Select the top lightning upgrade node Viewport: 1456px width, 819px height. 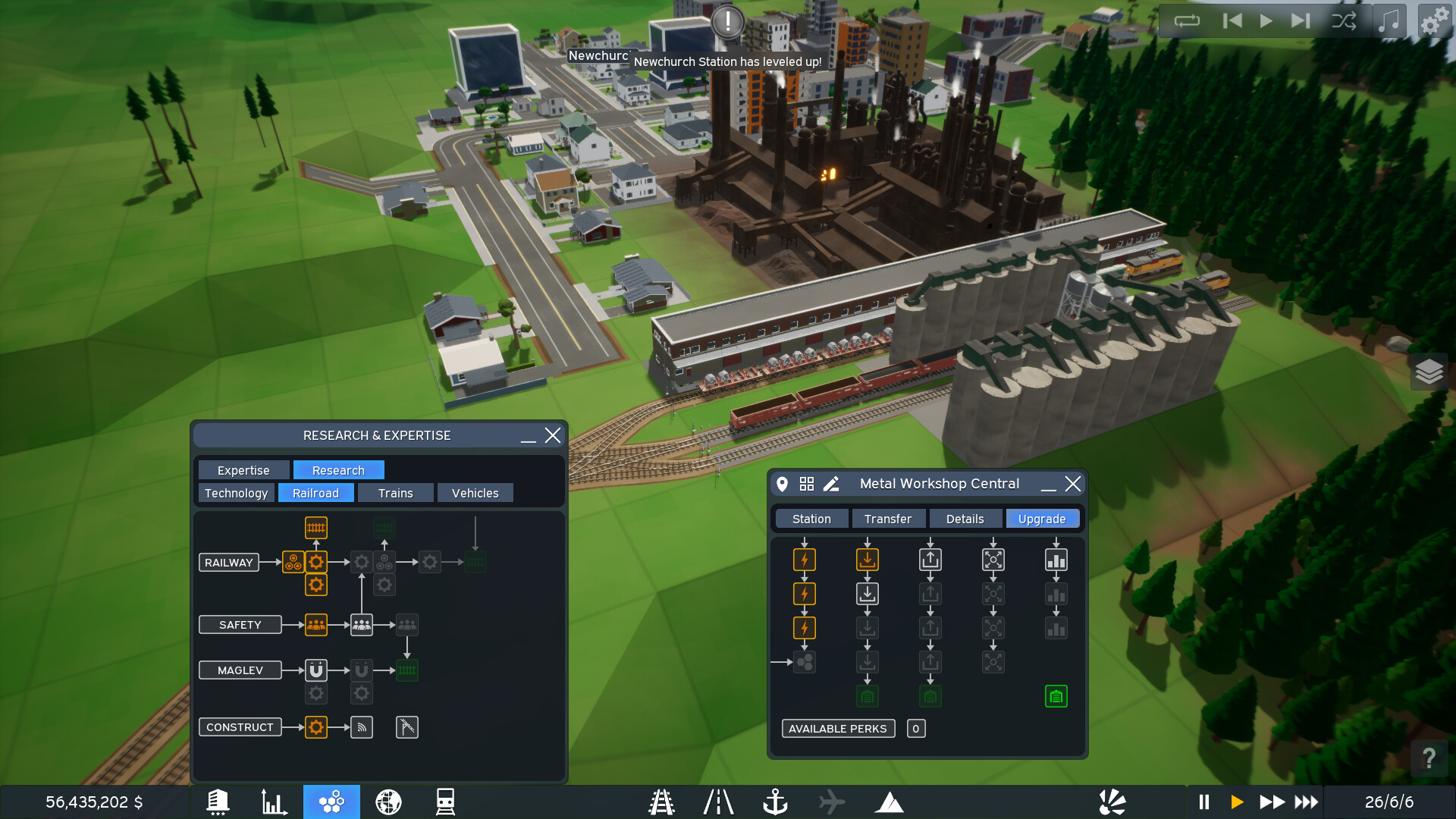(804, 559)
